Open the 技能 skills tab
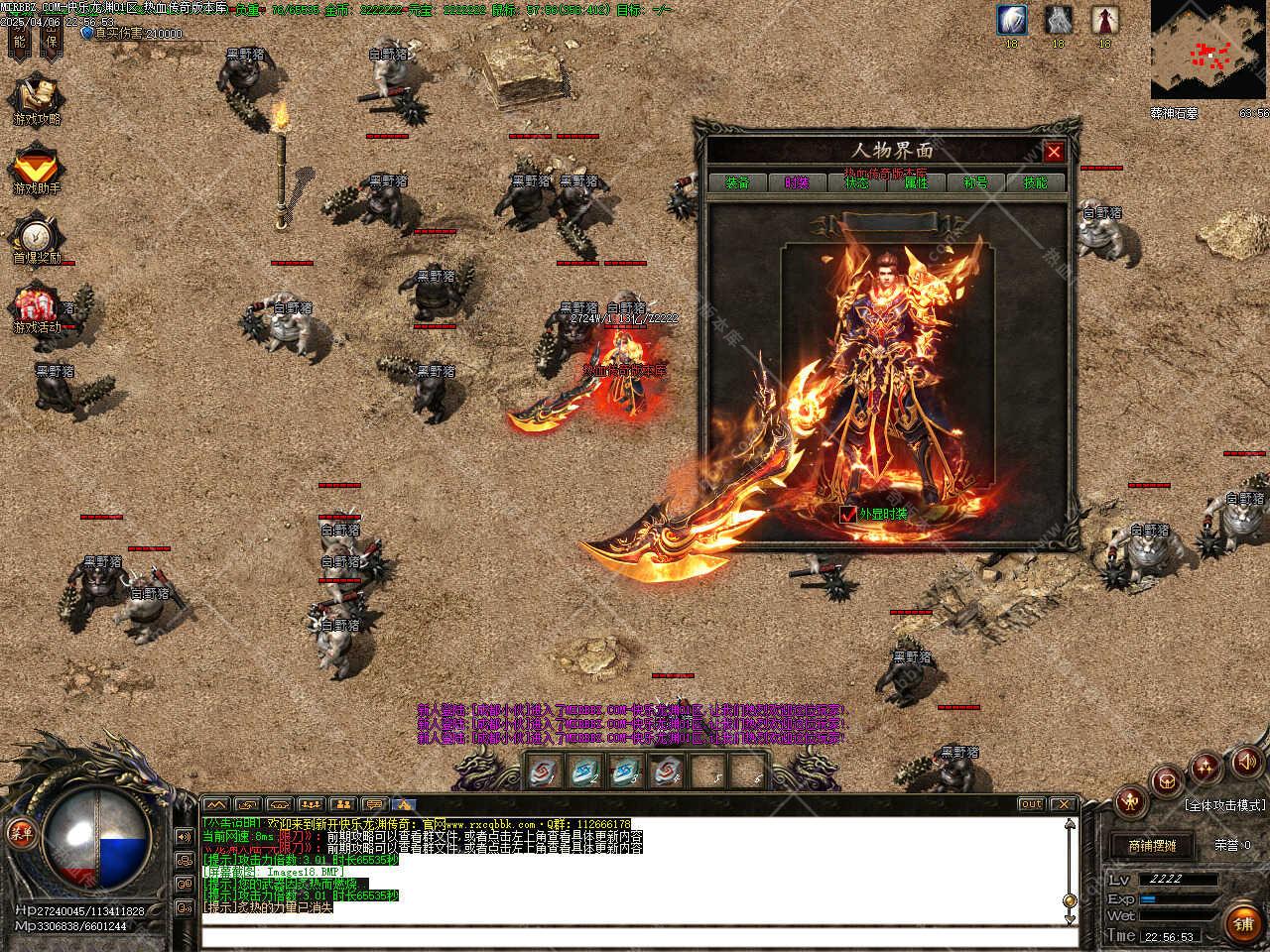Viewport: 1270px width, 952px height. click(x=1035, y=182)
